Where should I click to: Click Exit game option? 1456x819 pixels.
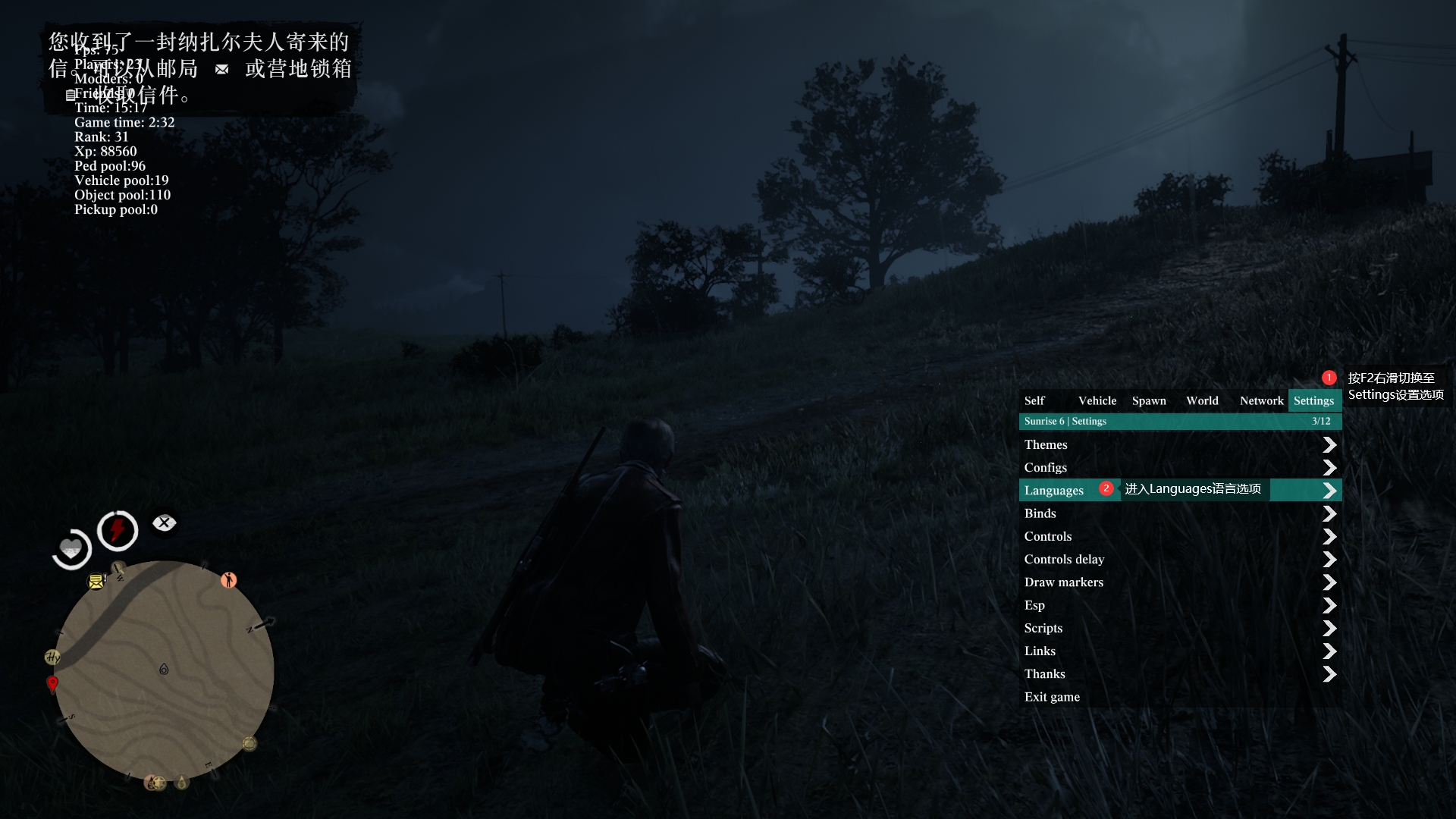click(1052, 697)
